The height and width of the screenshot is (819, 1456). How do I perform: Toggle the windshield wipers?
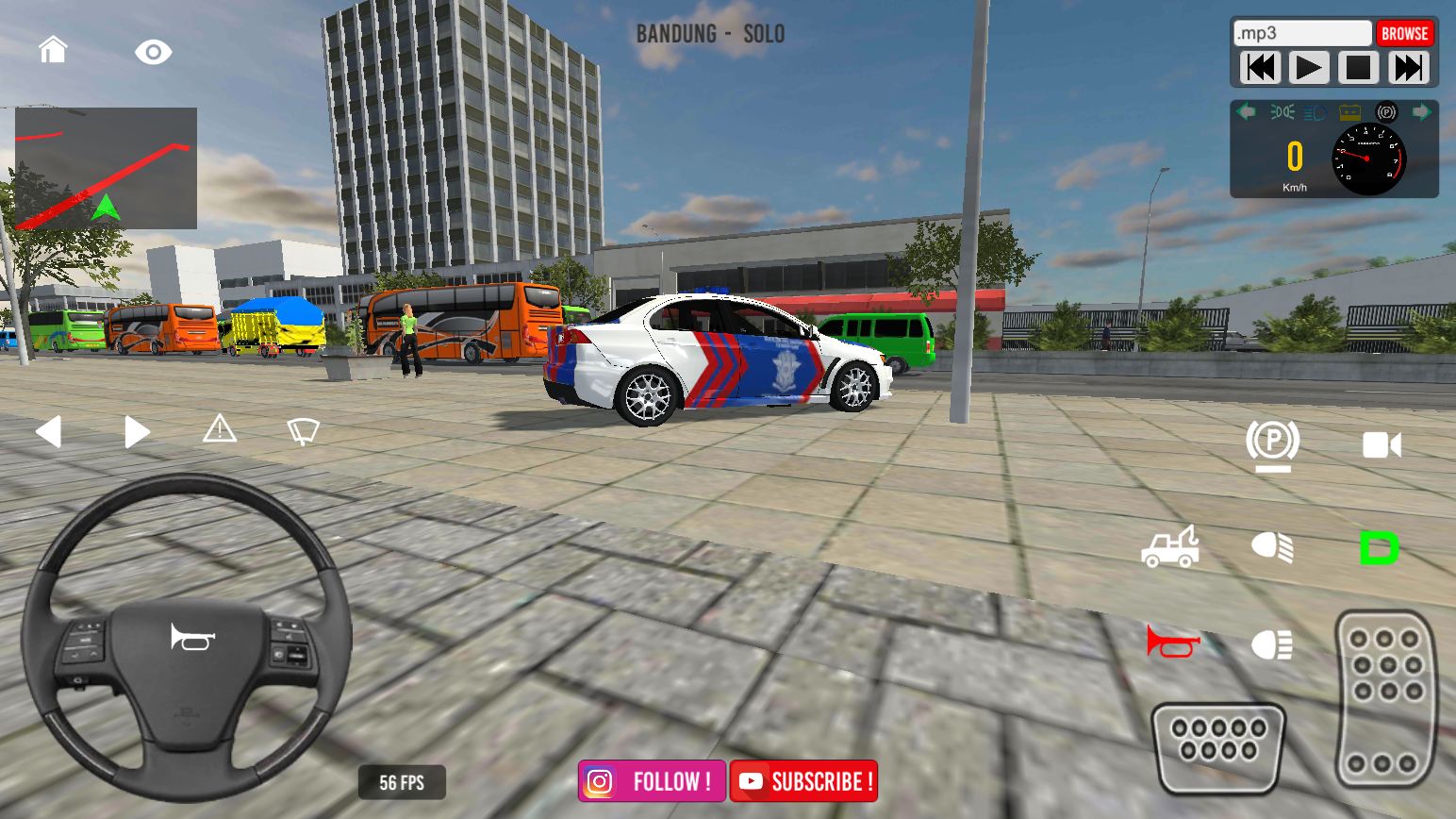click(303, 431)
